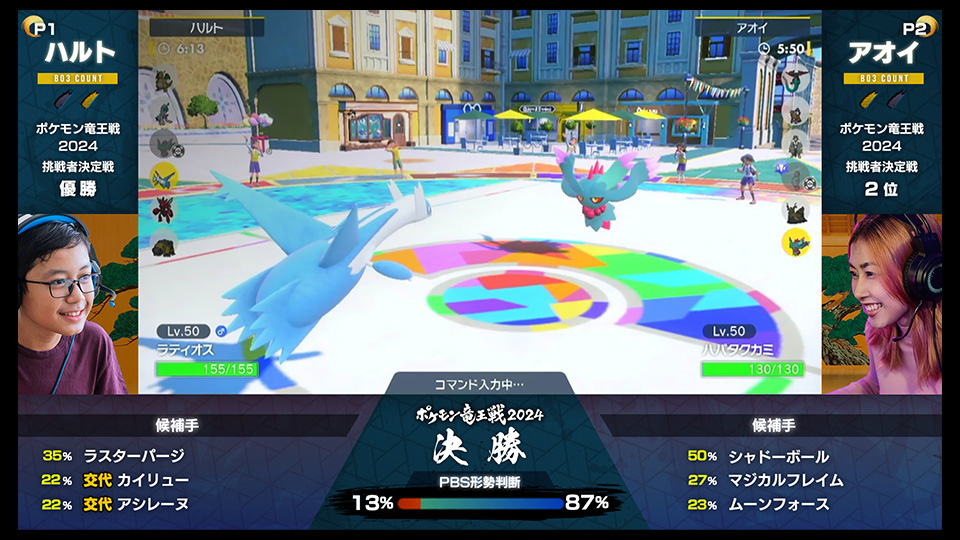Select the ラスターパージ candidate move
960x540 pixels.
(134, 455)
